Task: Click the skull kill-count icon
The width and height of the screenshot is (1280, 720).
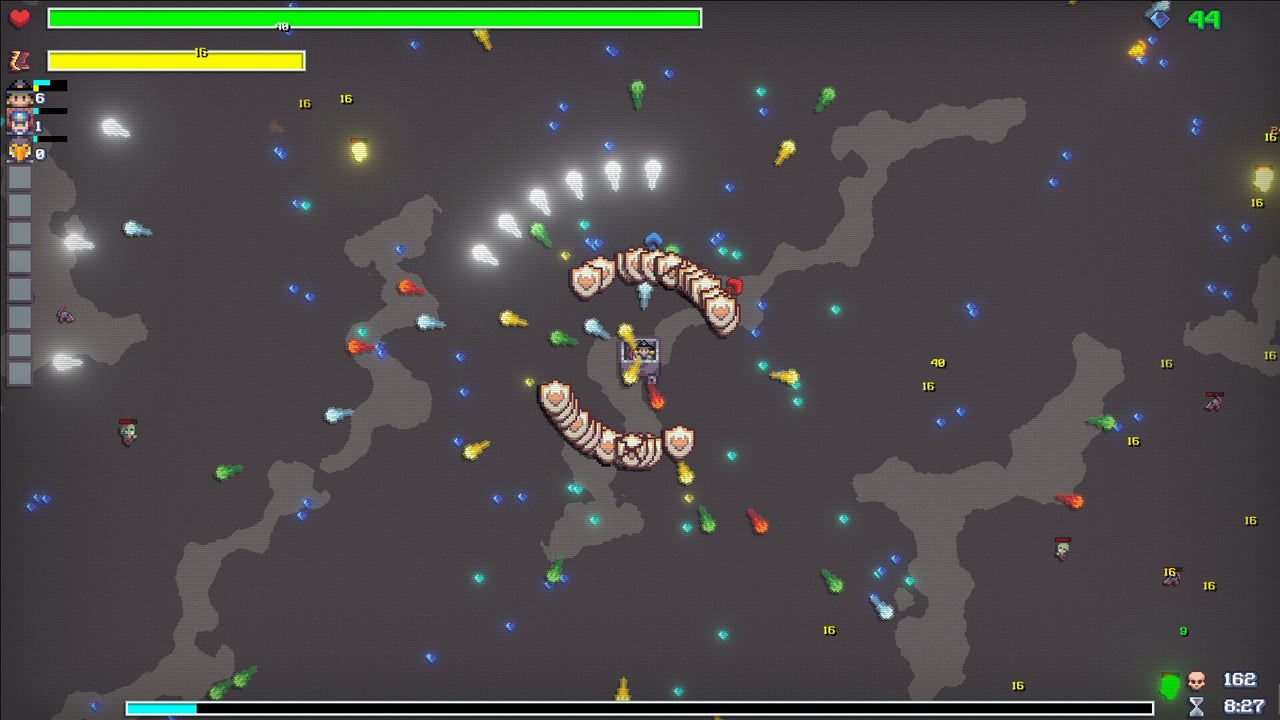Action: coord(1195,681)
